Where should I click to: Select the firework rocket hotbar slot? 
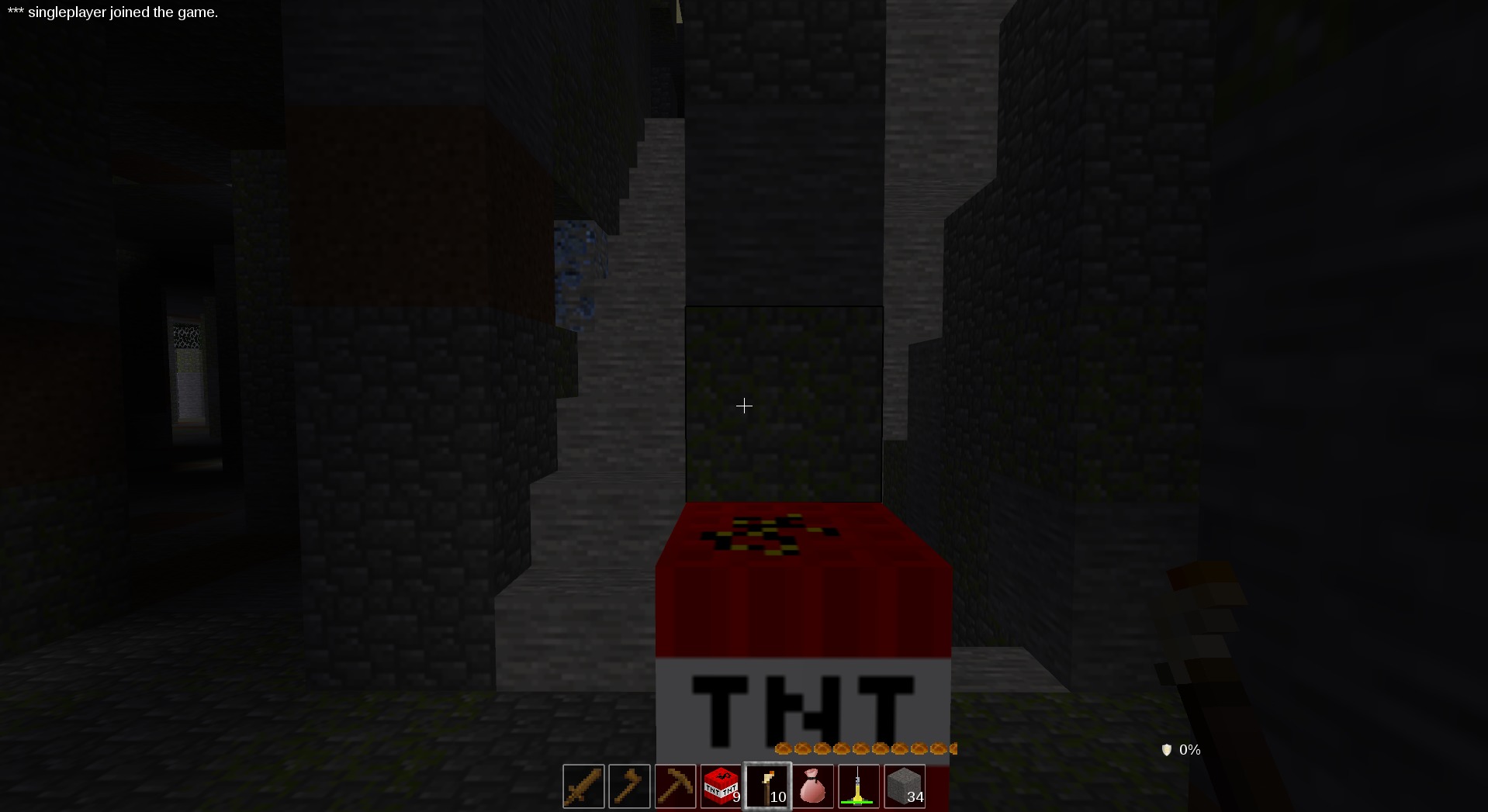(859, 786)
